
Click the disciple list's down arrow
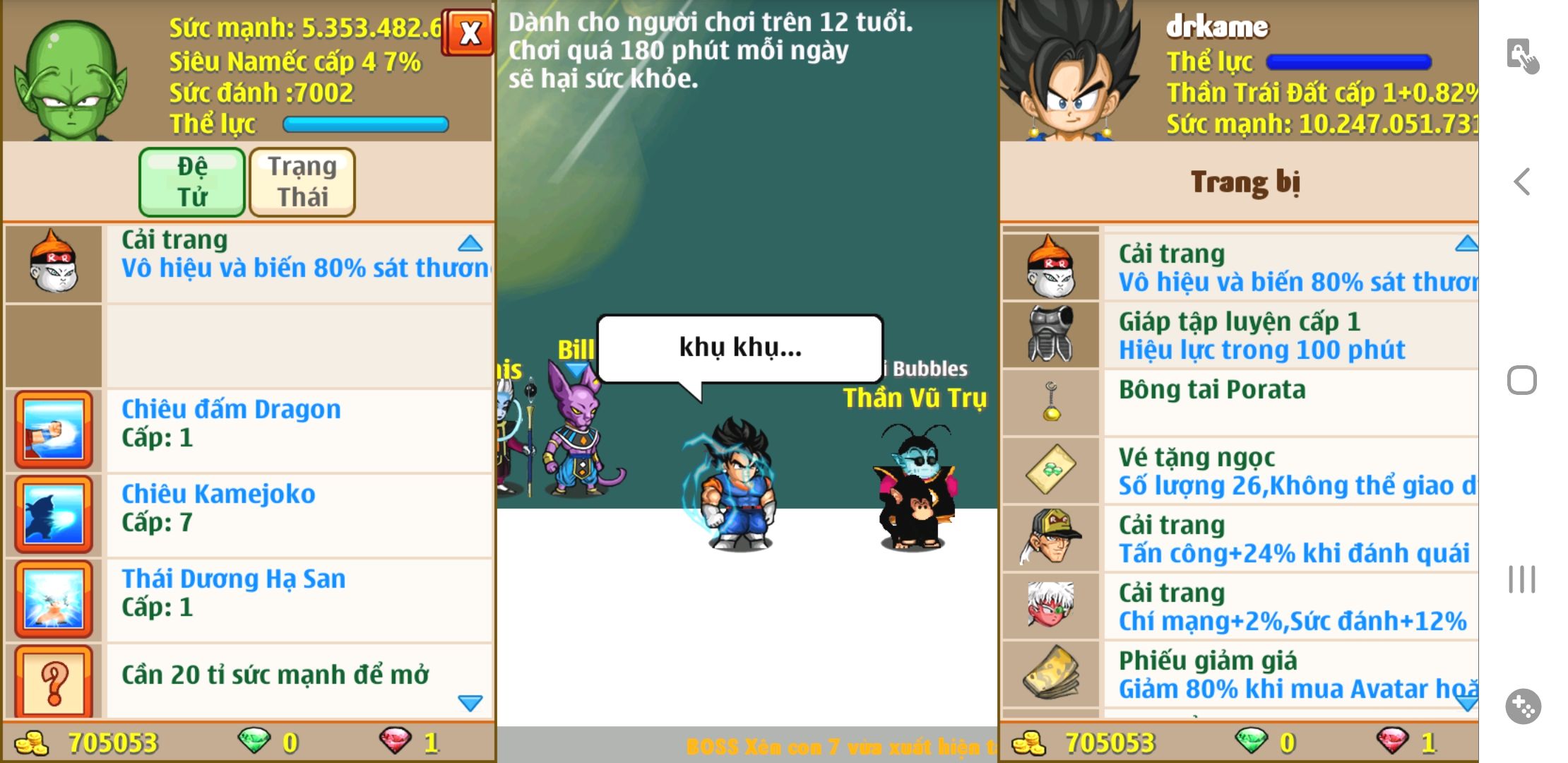[470, 703]
